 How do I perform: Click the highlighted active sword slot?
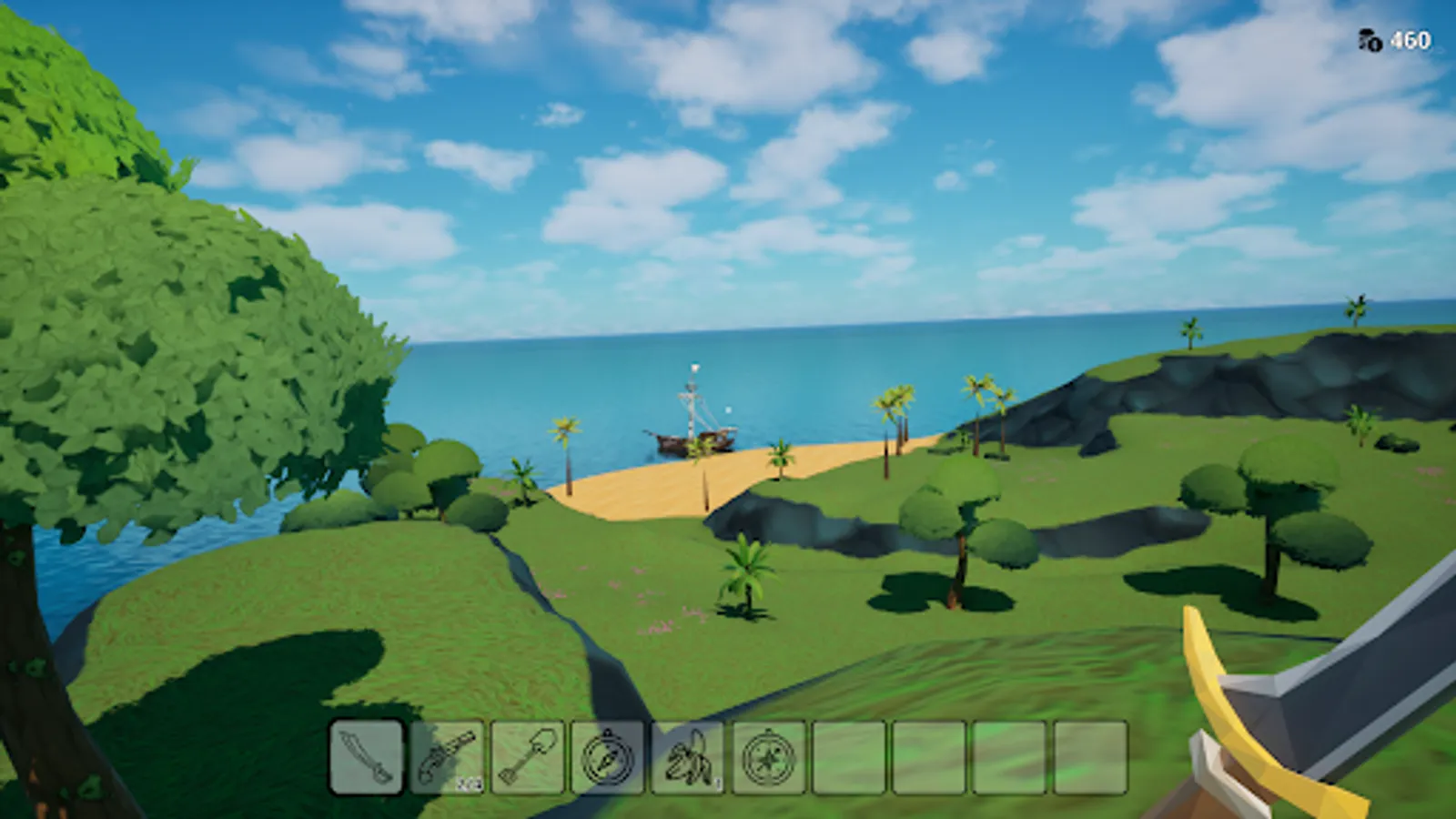click(367, 760)
